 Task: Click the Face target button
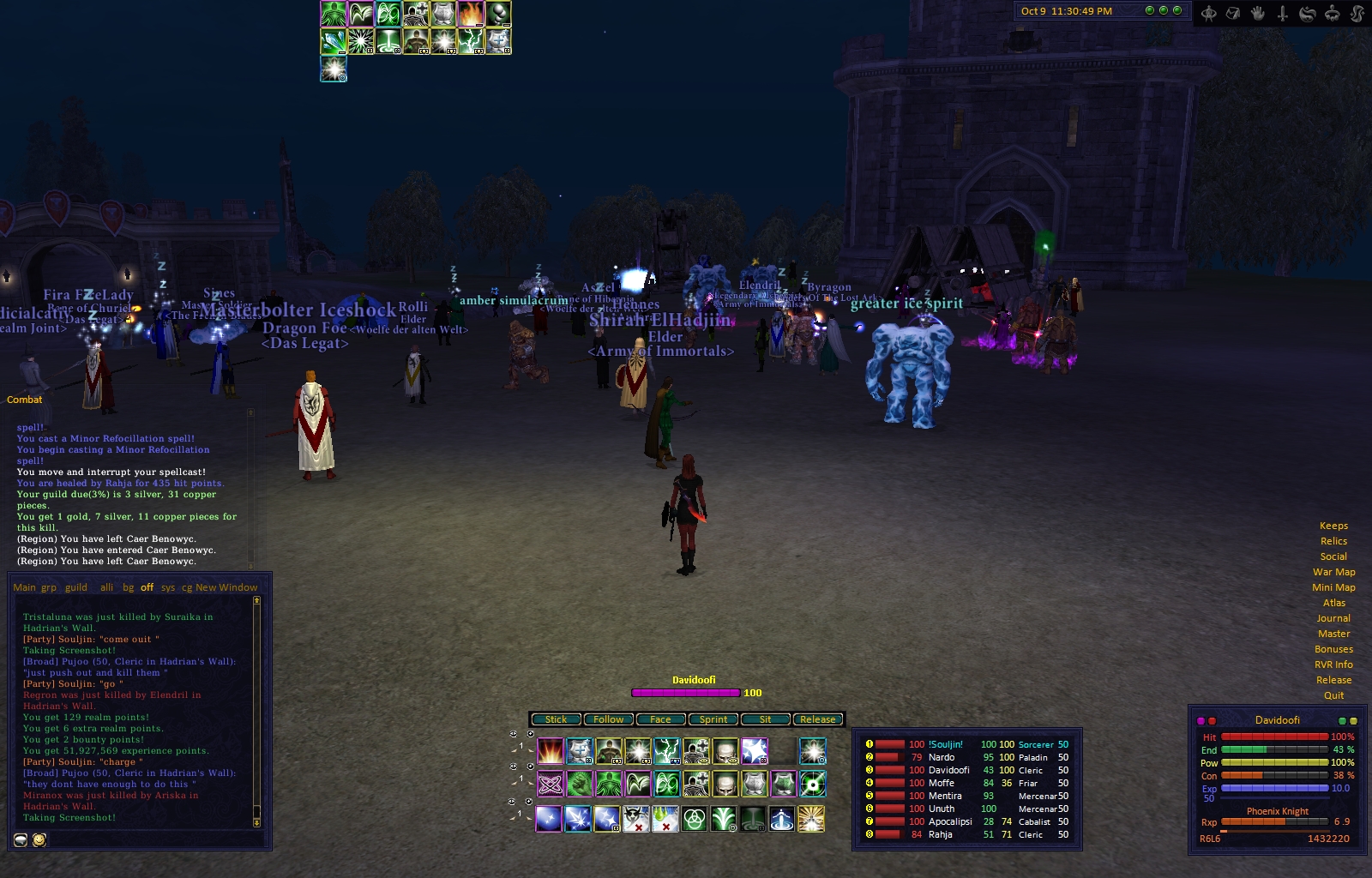click(x=660, y=719)
